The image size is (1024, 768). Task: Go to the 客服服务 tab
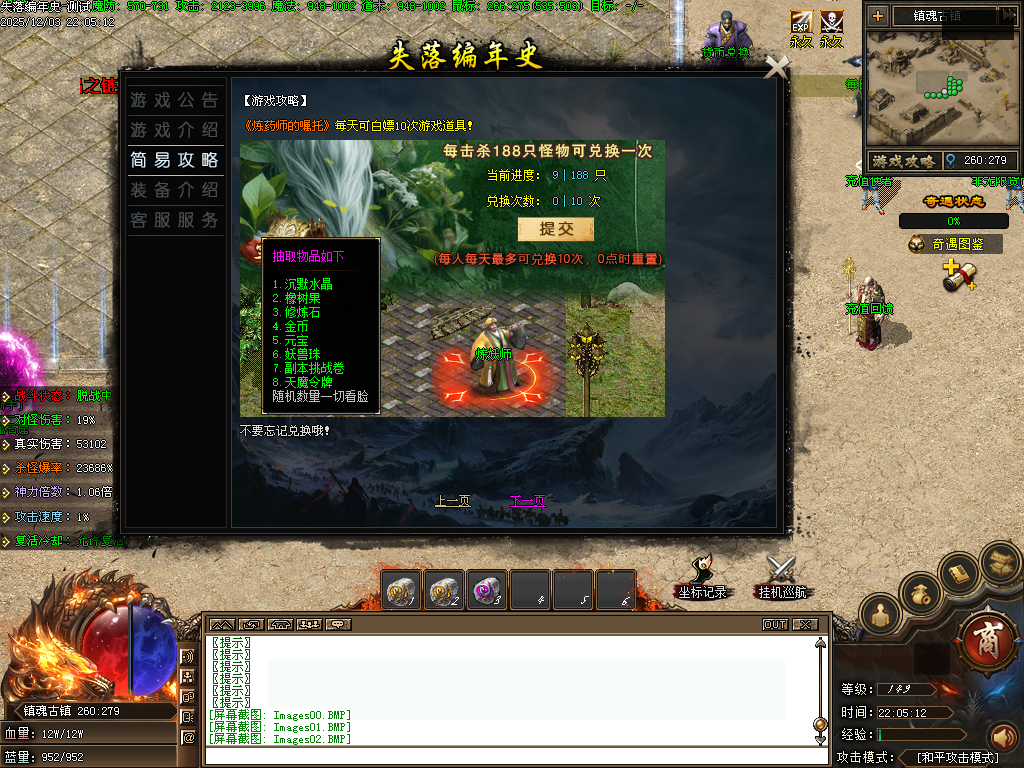[174, 220]
